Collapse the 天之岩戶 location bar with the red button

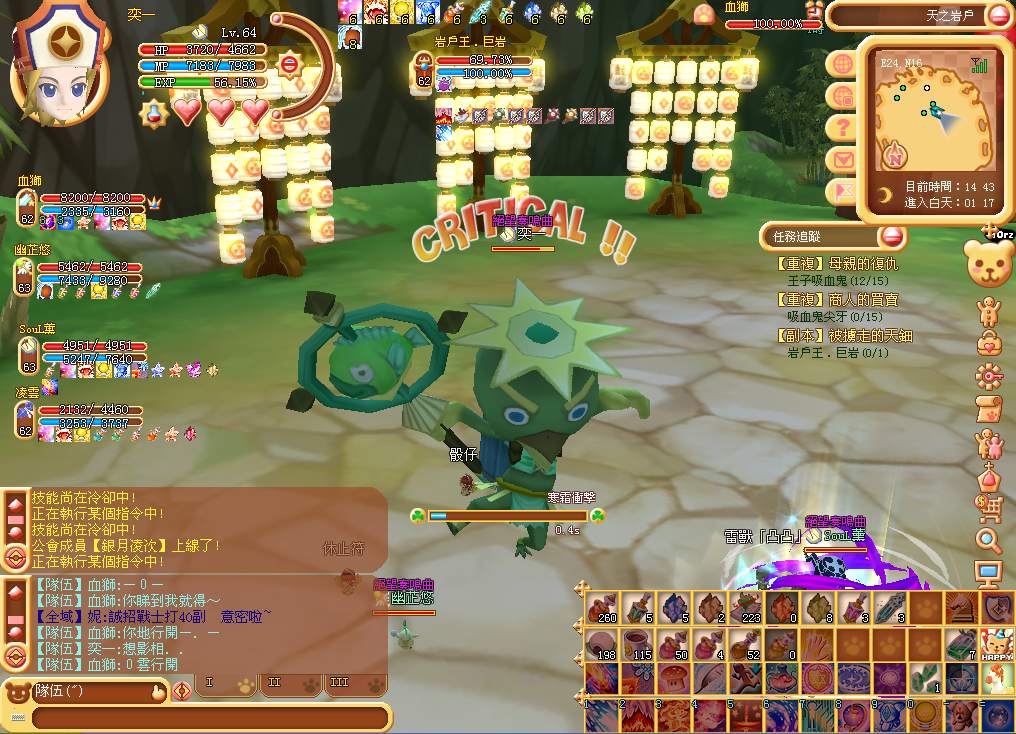tap(999, 15)
